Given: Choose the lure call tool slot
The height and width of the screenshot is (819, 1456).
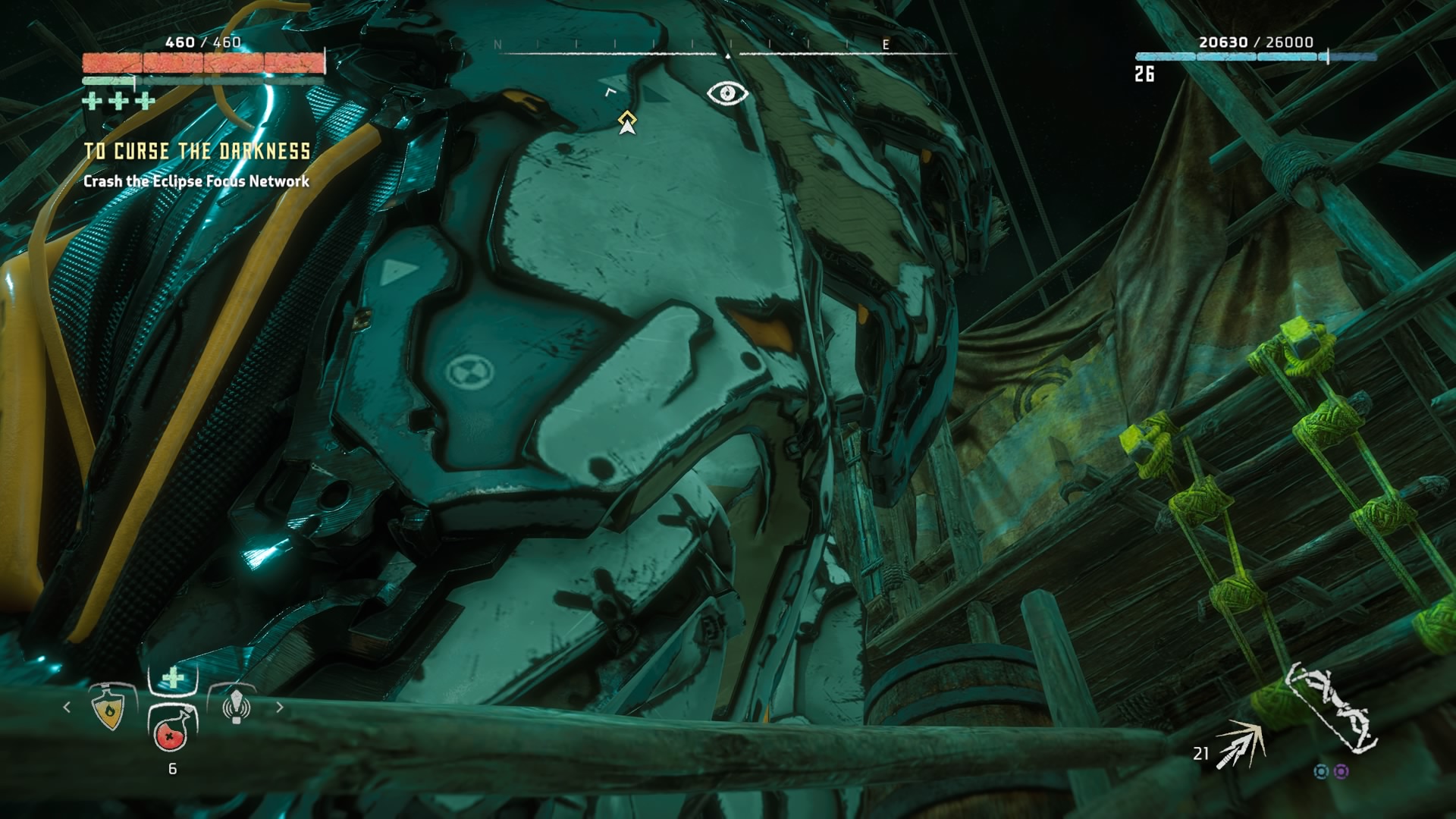Looking at the screenshot, I should click(x=236, y=707).
